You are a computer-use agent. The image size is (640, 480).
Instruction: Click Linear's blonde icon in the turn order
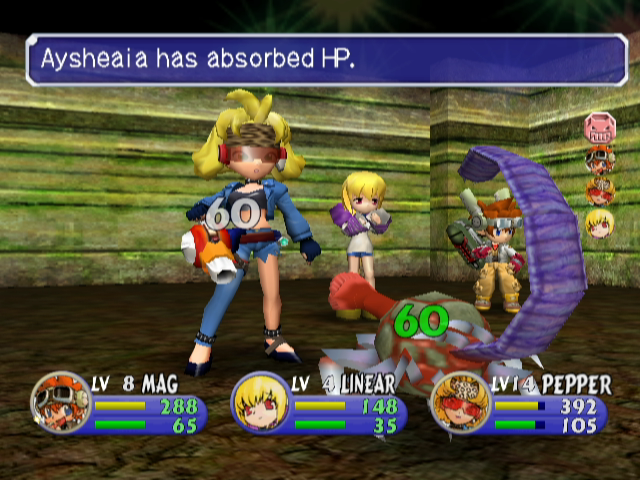(x=599, y=222)
